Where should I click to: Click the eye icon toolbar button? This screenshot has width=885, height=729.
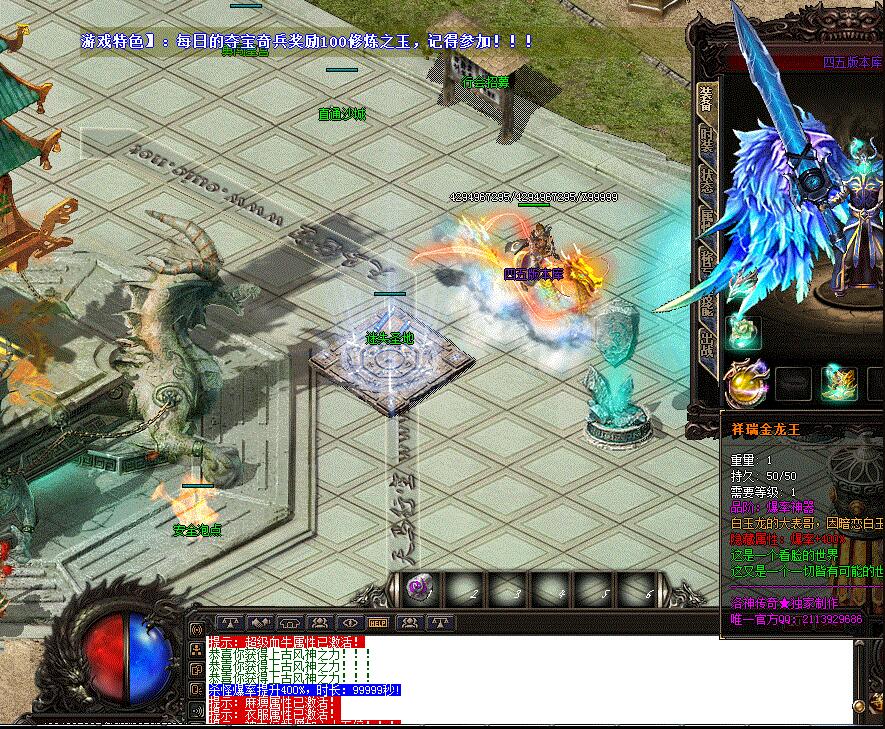[349, 622]
